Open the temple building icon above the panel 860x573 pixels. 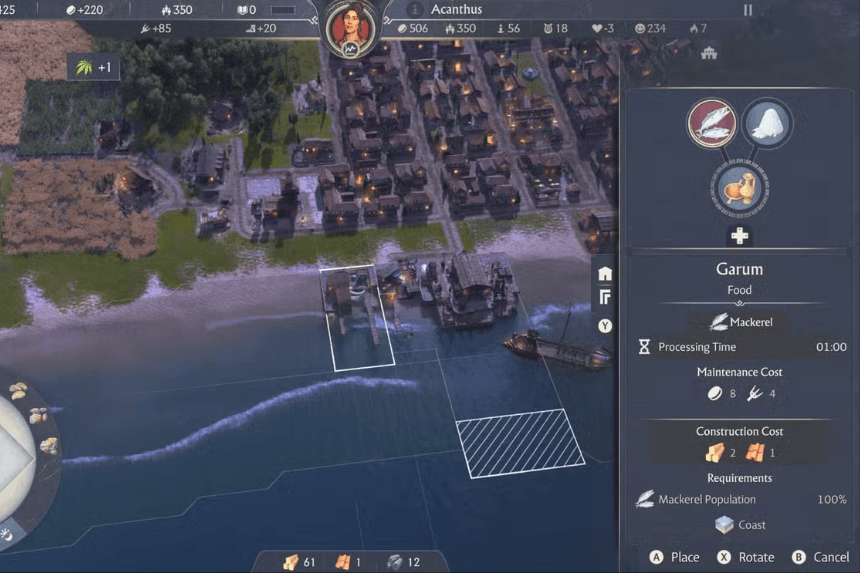pyautogui.click(x=709, y=52)
